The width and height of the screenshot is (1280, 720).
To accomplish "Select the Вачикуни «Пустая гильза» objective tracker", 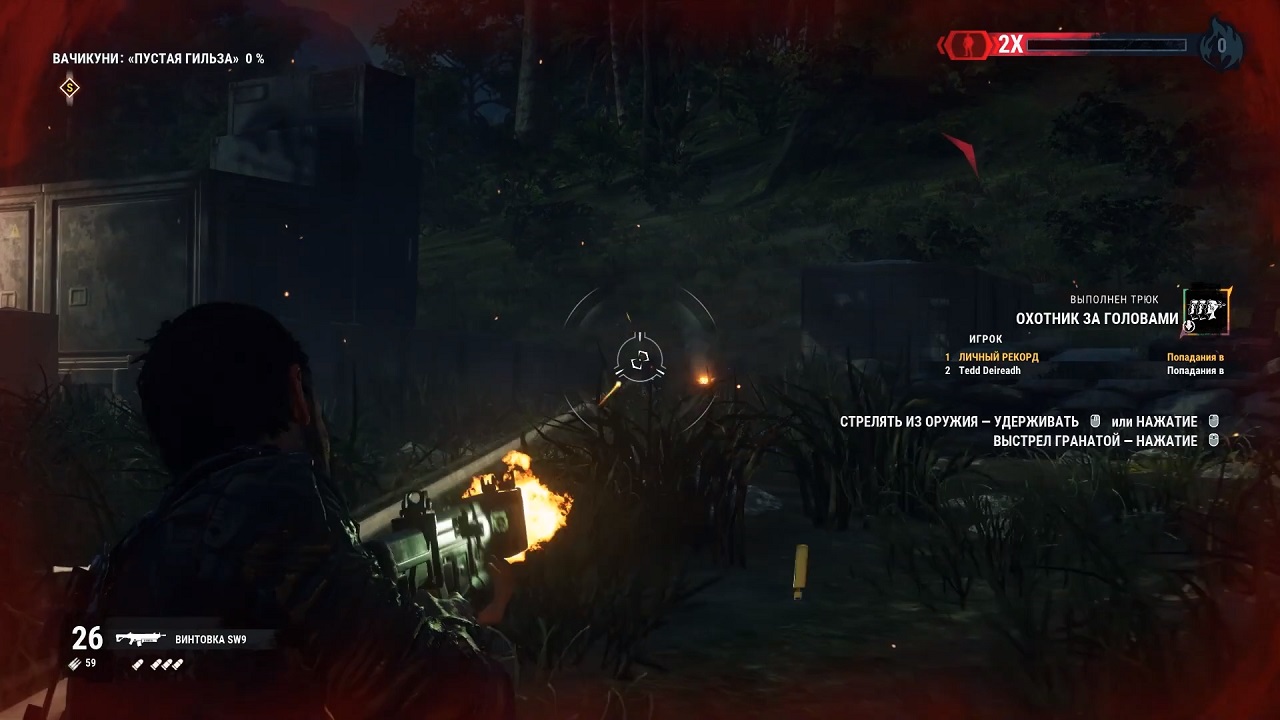I will point(158,59).
